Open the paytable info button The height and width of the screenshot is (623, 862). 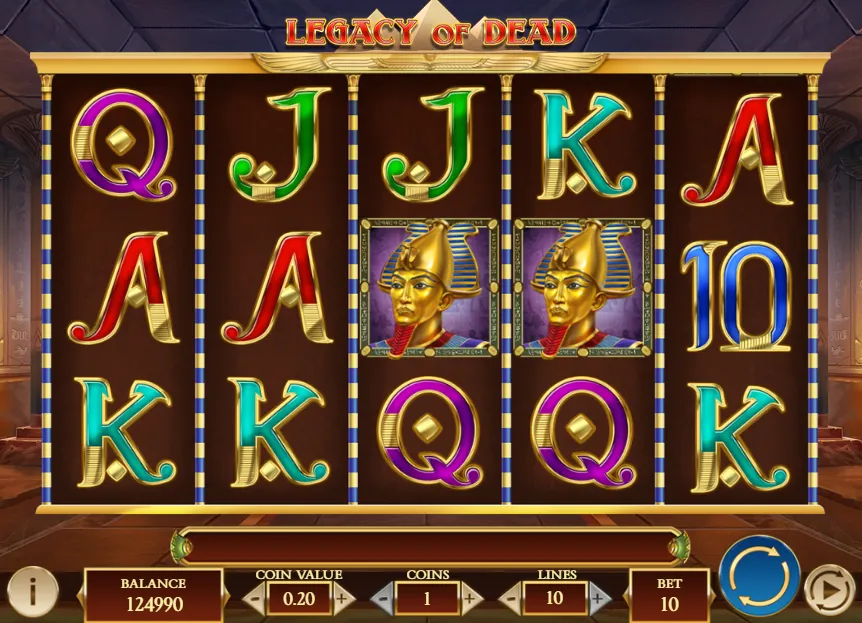(33, 591)
